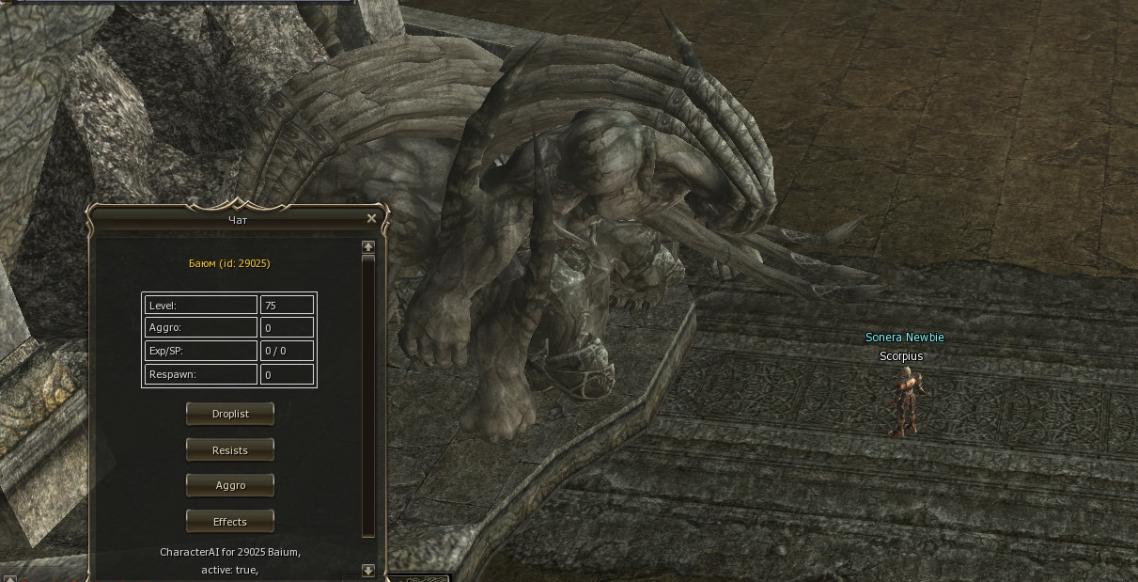The height and width of the screenshot is (582, 1138).
Task: Click the scrollbar up arrow
Action: coord(368,246)
